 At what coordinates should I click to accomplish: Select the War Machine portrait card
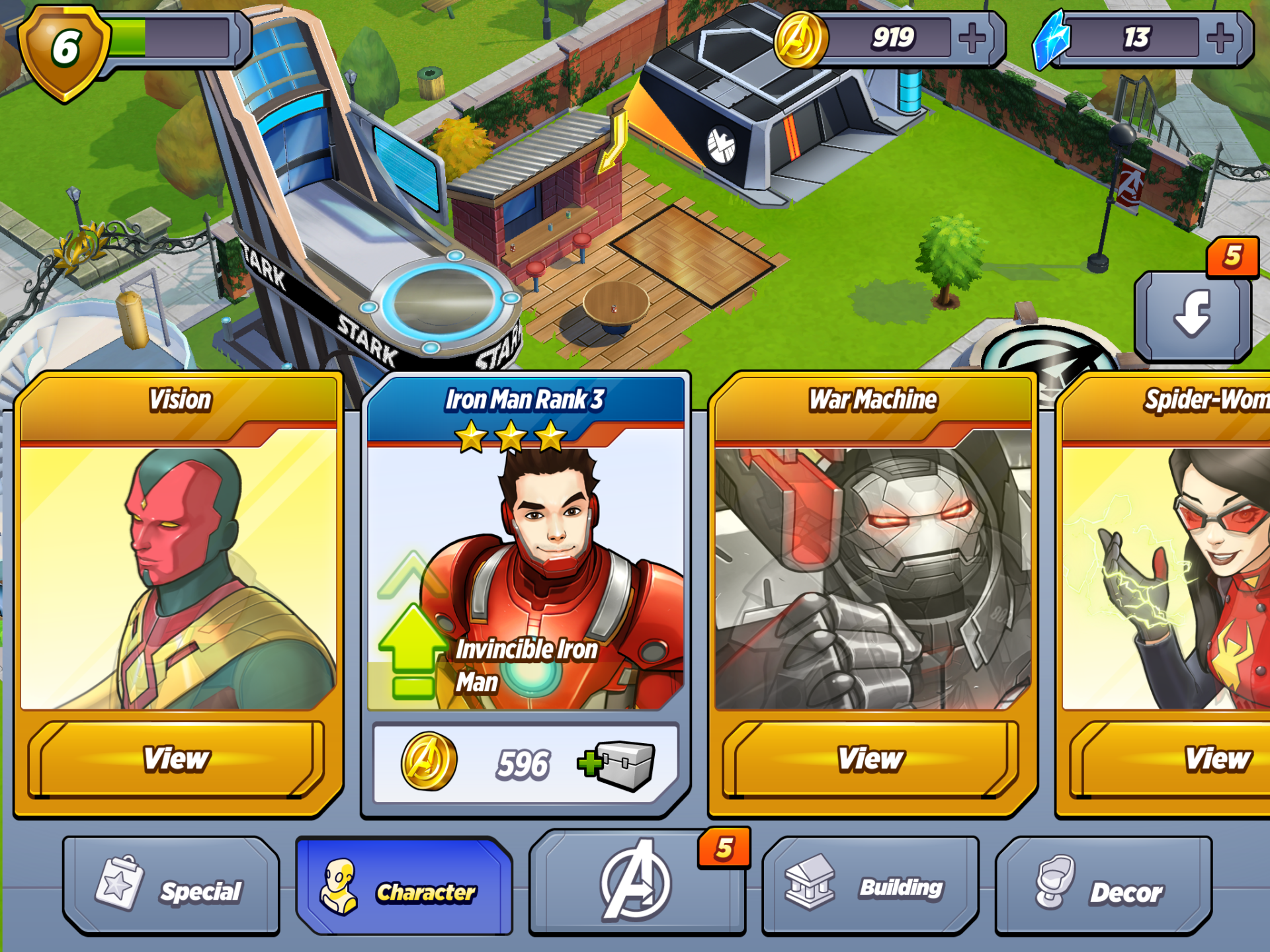point(872,575)
